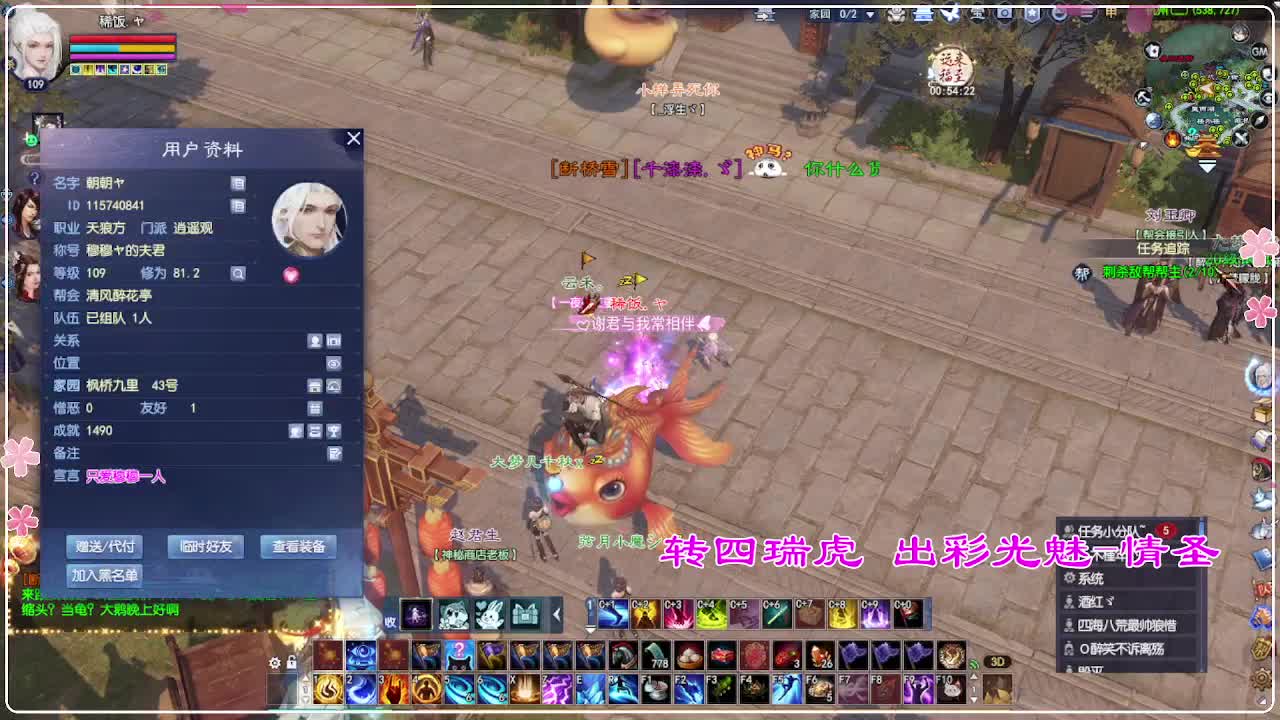Click the rabbit pet icon above the hotbar

click(489, 613)
